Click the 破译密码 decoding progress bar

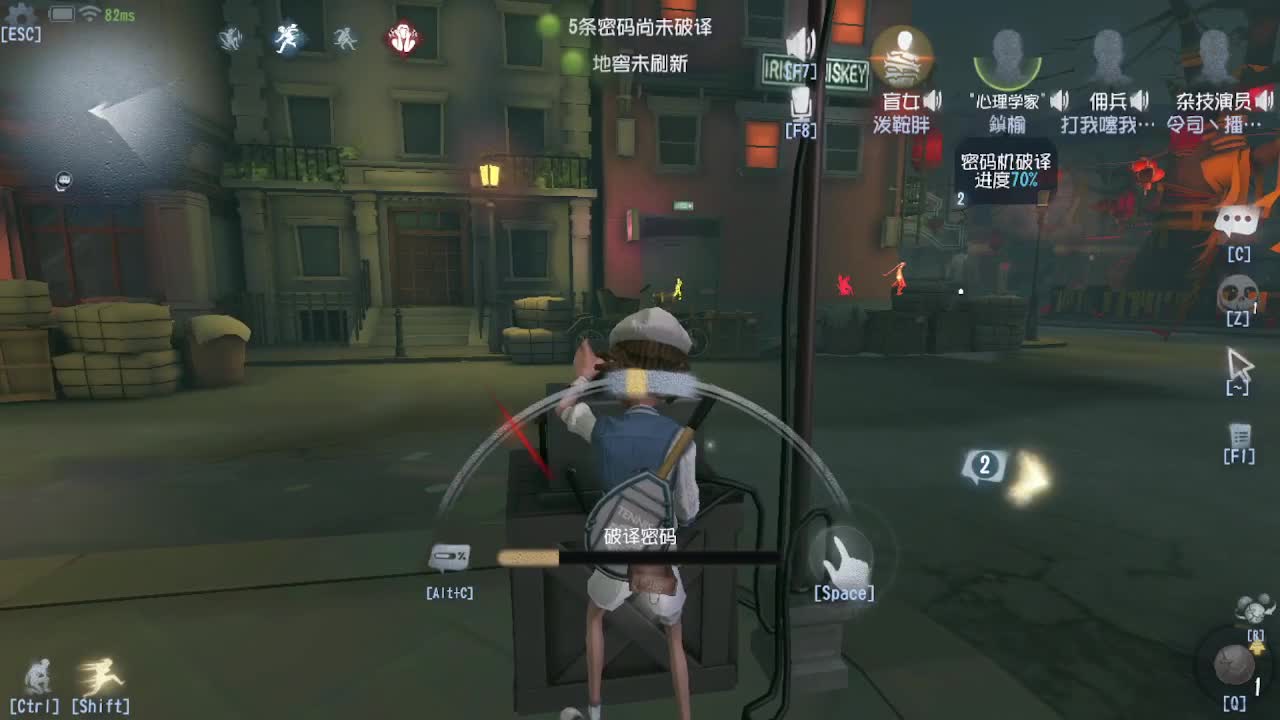tap(640, 553)
